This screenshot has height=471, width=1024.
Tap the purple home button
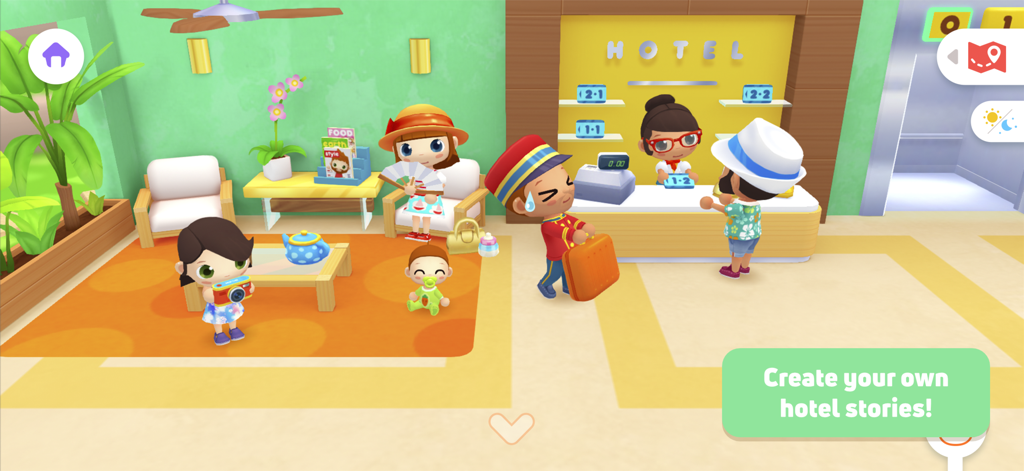(56, 56)
